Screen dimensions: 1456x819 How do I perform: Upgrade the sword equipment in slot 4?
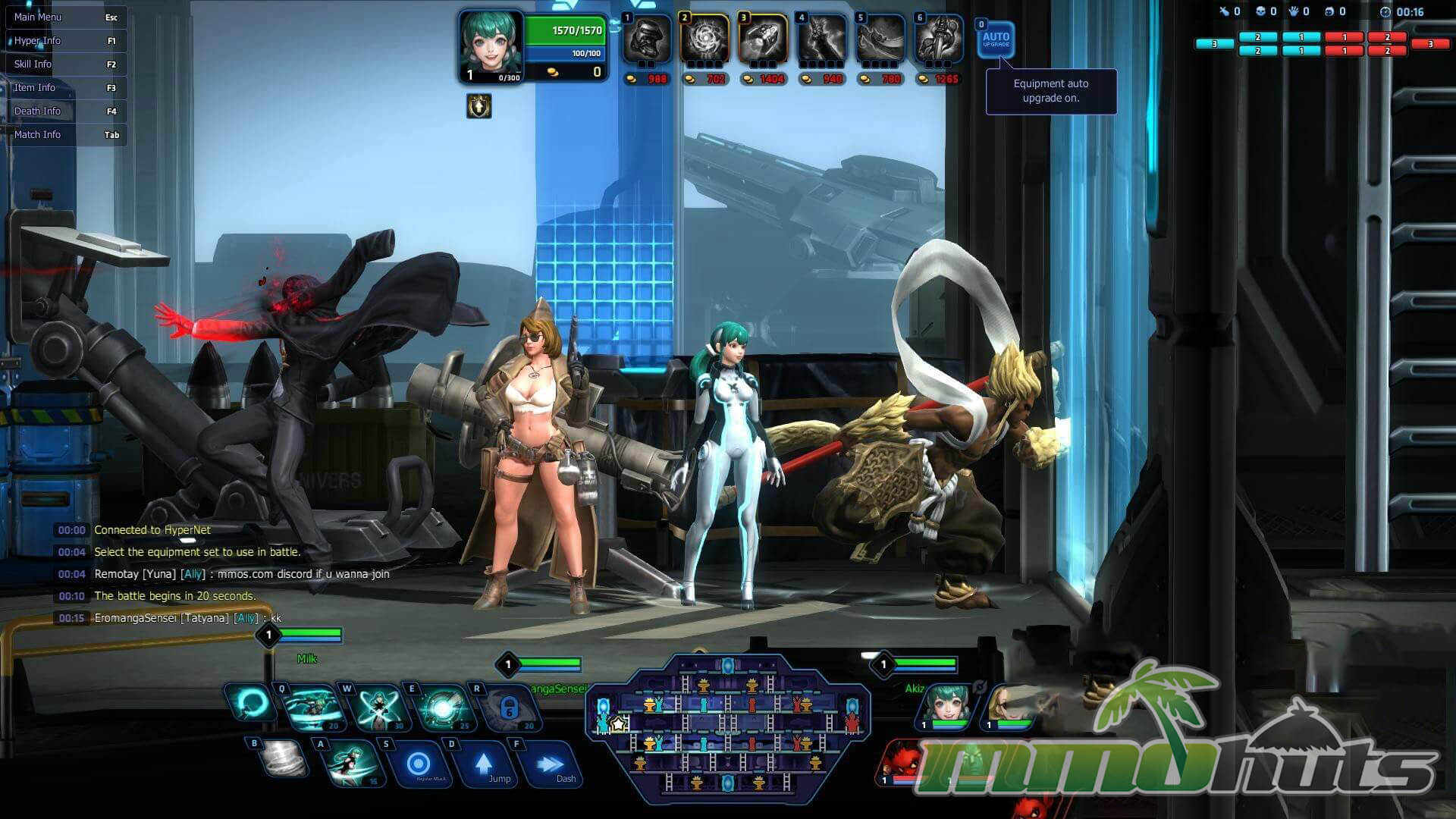pyautogui.click(x=822, y=39)
